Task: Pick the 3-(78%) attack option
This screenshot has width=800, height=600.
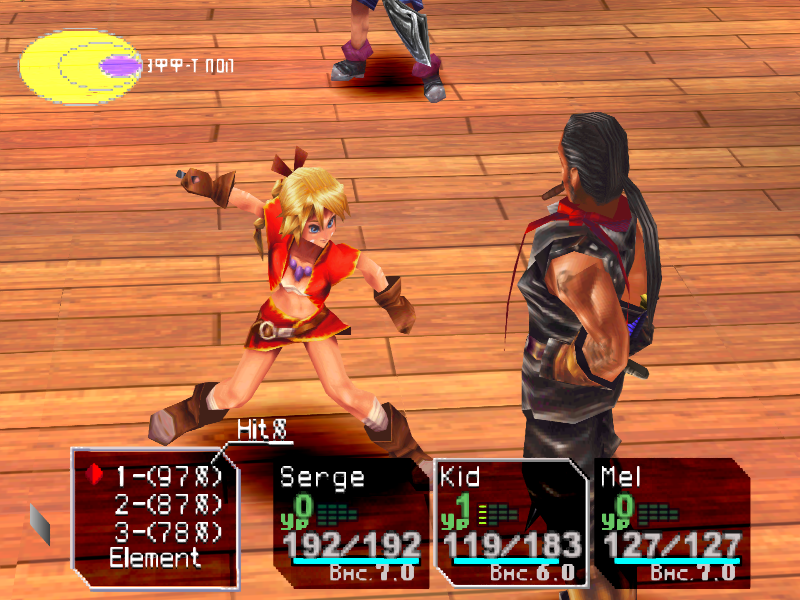Action: coord(166,531)
